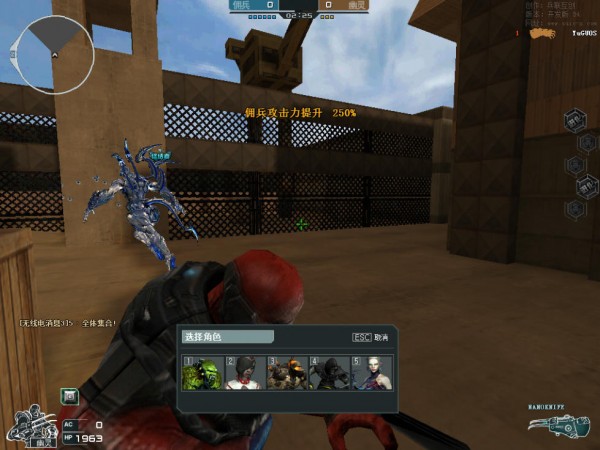Viewport: 600px width, 450px height.
Task: Choose the masked red-collar character in slot 2
Action: [243, 373]
